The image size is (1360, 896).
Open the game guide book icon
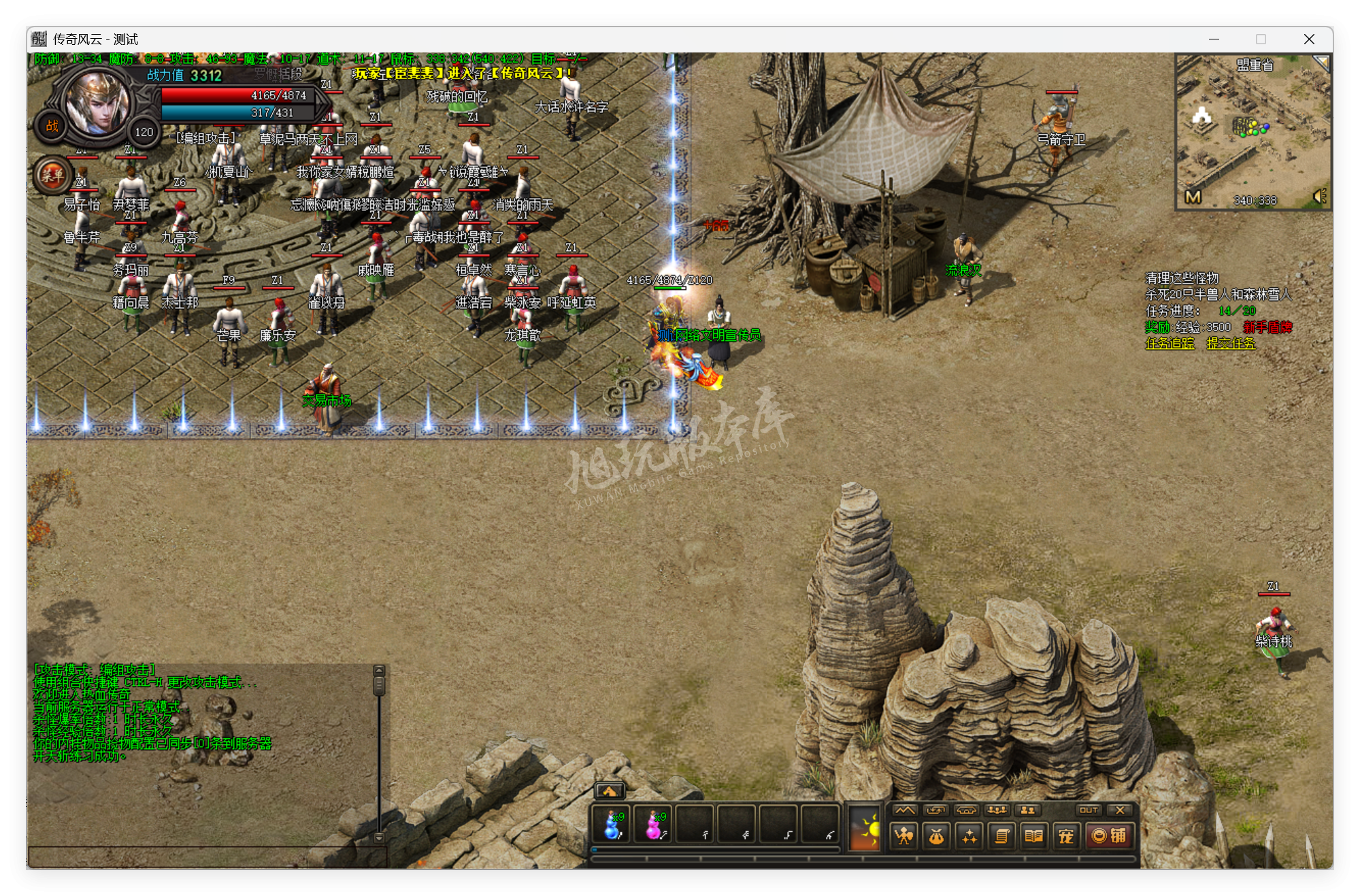pyautogui.click(x=1033, y=835)
